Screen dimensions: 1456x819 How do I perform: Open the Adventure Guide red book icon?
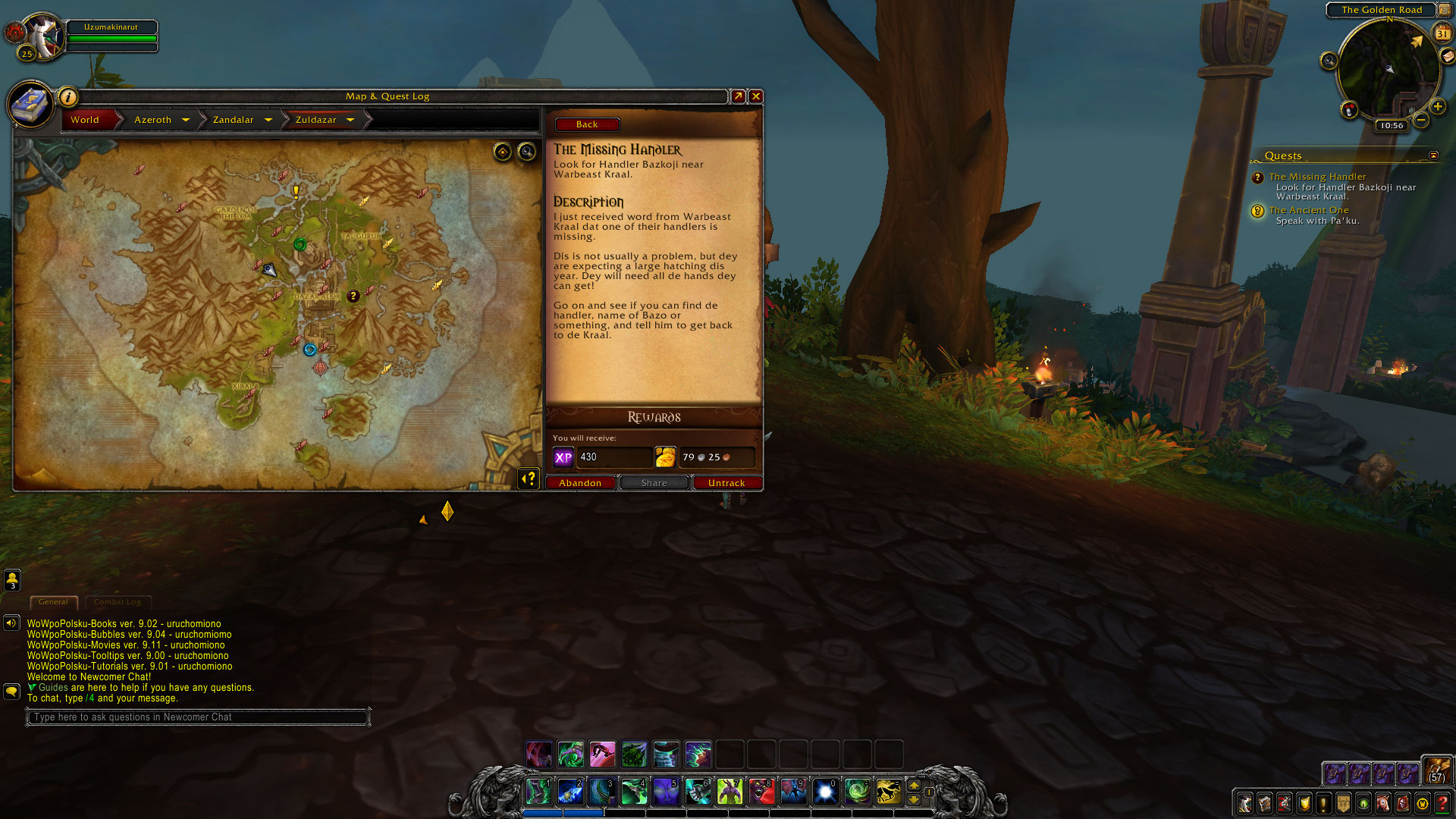[x=1401, y=804]
